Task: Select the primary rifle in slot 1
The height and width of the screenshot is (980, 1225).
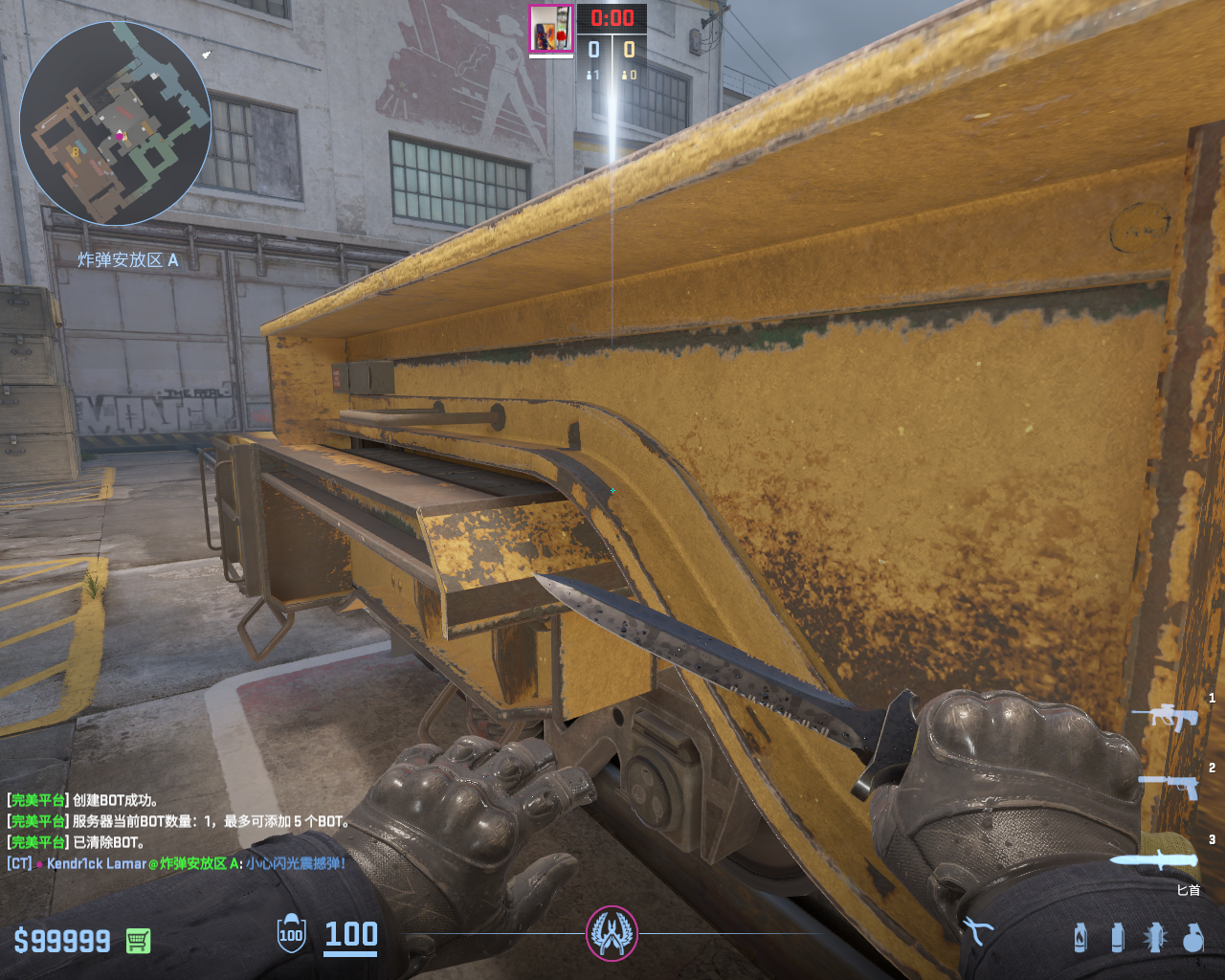Action: 1165,716
